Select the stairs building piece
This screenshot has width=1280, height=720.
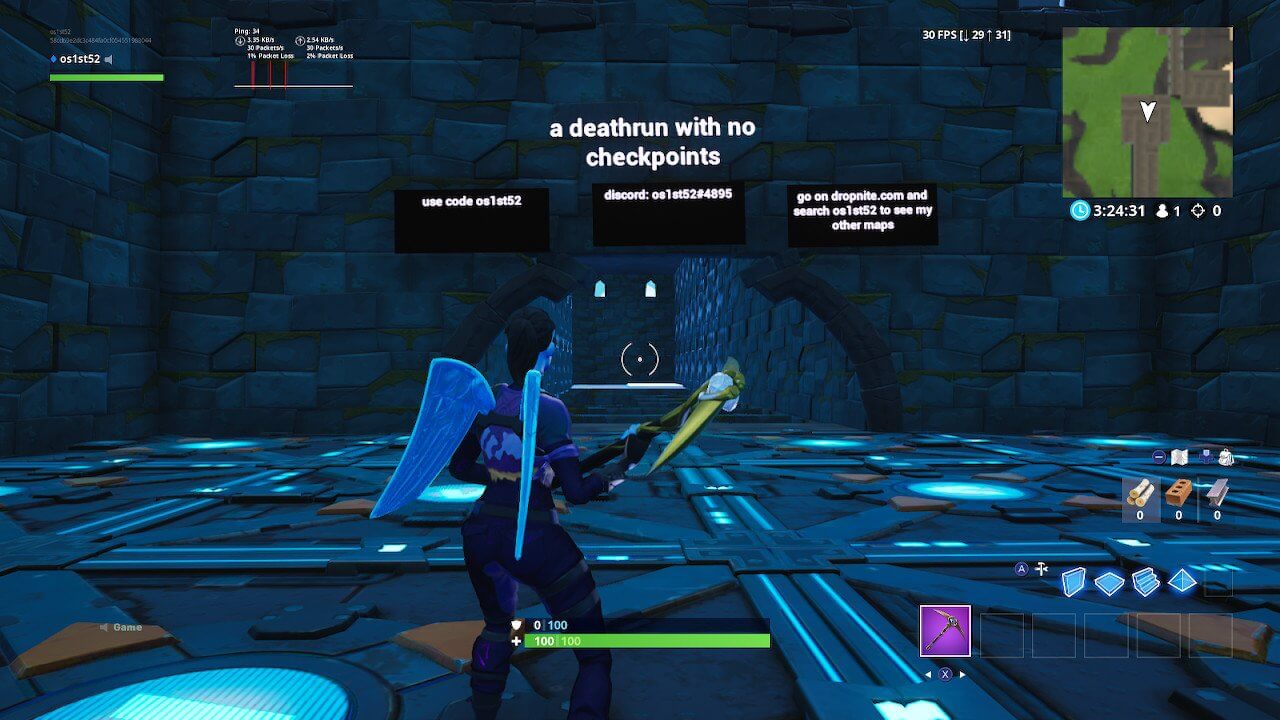point(1145,581)
